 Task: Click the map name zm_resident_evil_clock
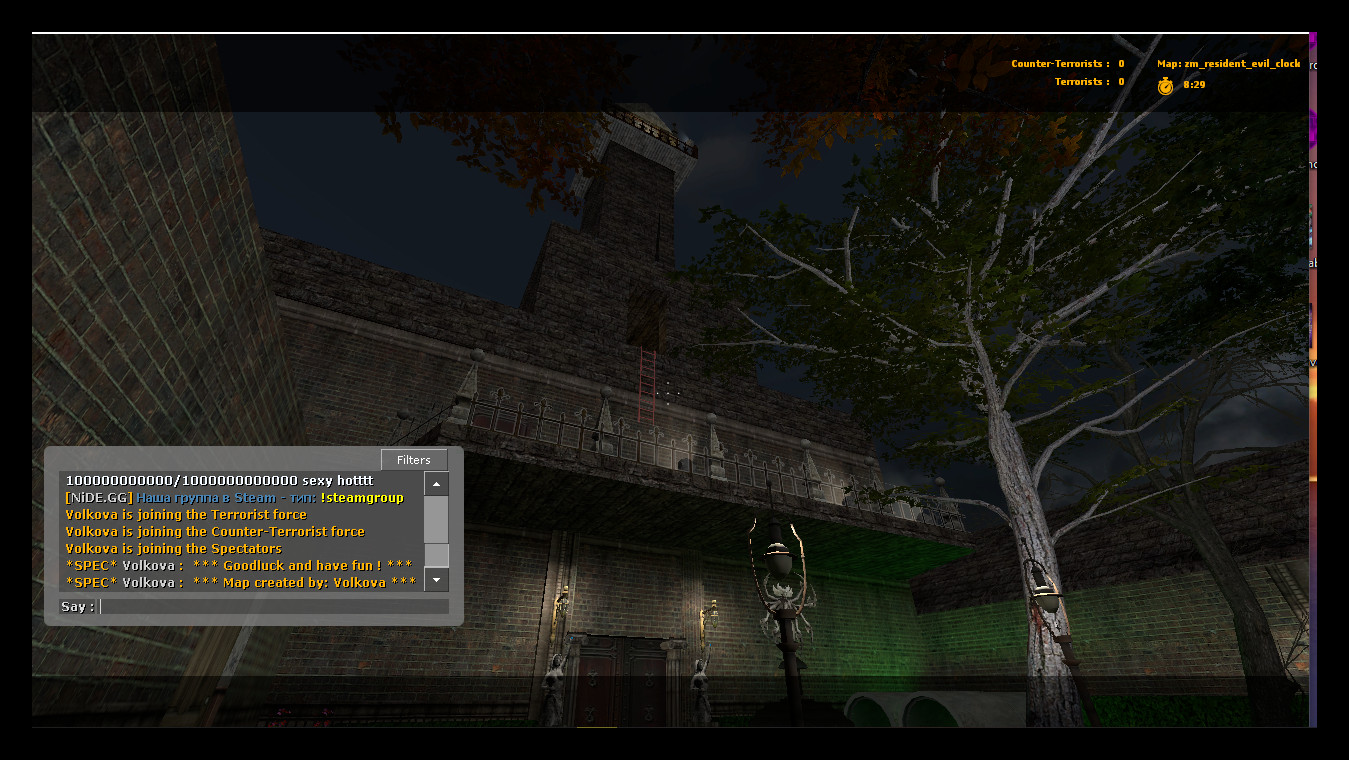(1241, 63)
